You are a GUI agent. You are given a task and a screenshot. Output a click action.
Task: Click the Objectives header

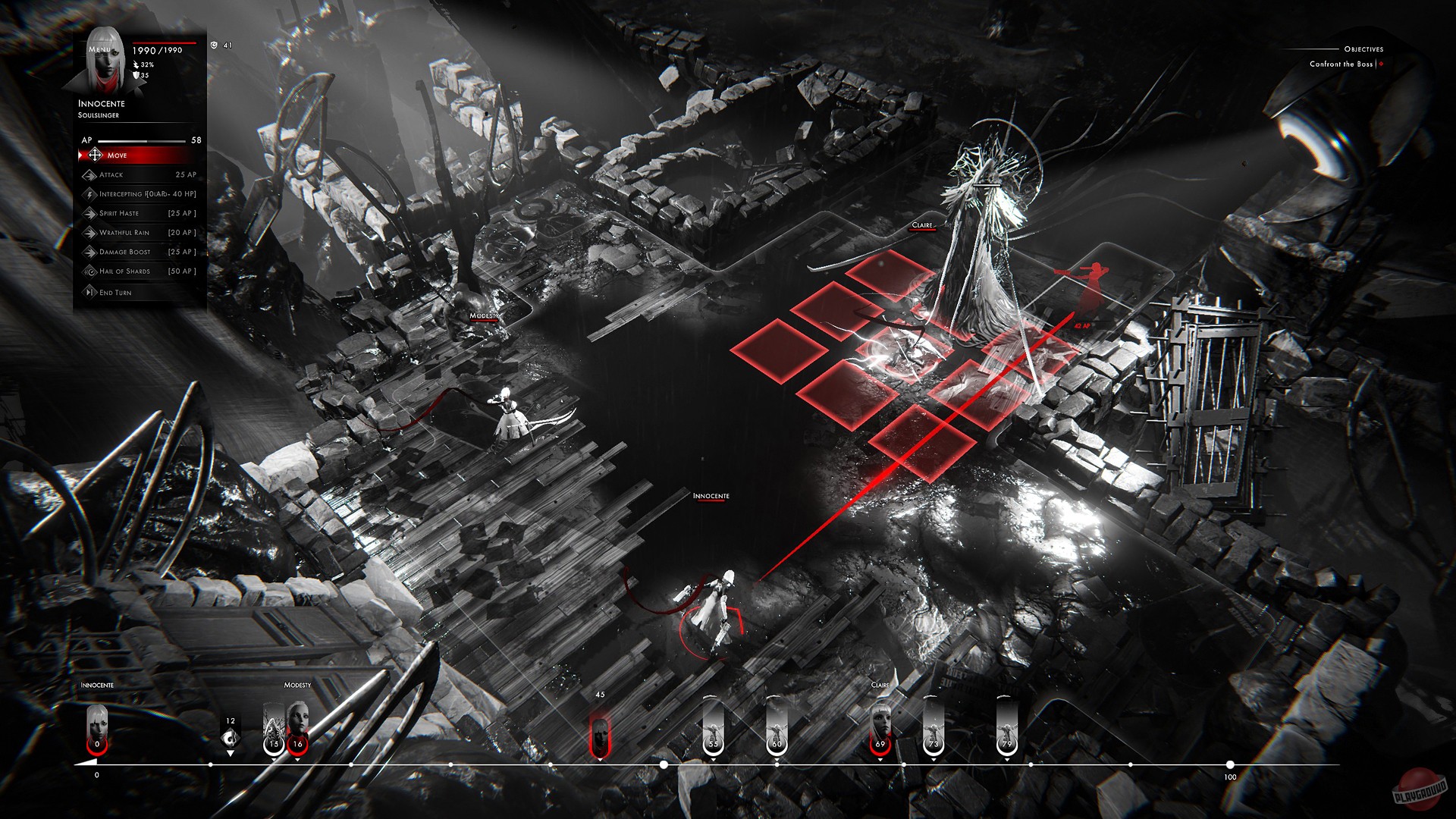tap(1363, 48)
